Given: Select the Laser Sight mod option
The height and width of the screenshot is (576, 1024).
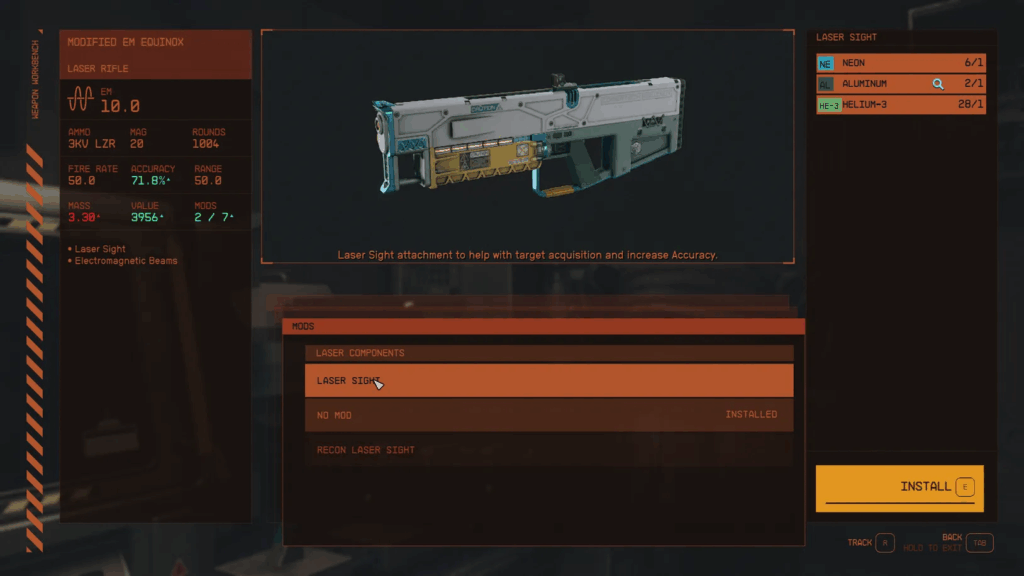Looking at the screenshot, I should (548, 380).
